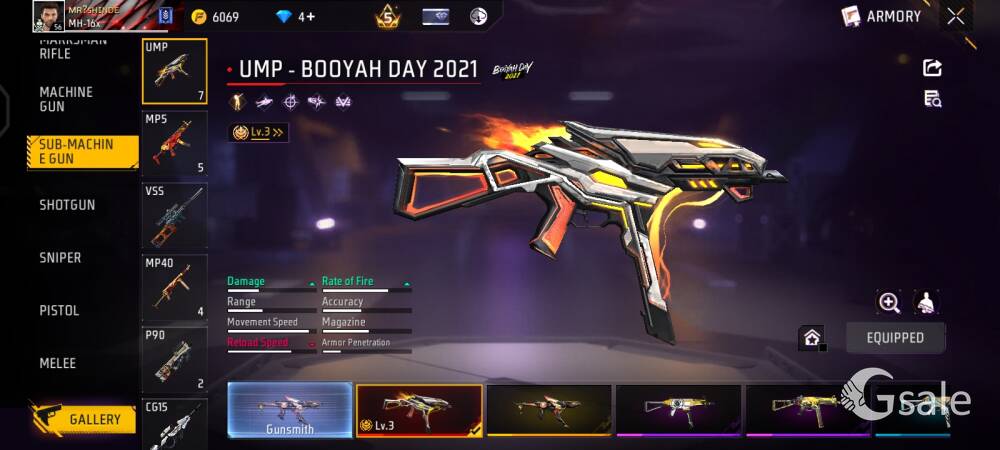Screen dimensions: 1000x450
Task: Show the Pistol weapons list
Action: pyautogui.click(x=59, y=311)
